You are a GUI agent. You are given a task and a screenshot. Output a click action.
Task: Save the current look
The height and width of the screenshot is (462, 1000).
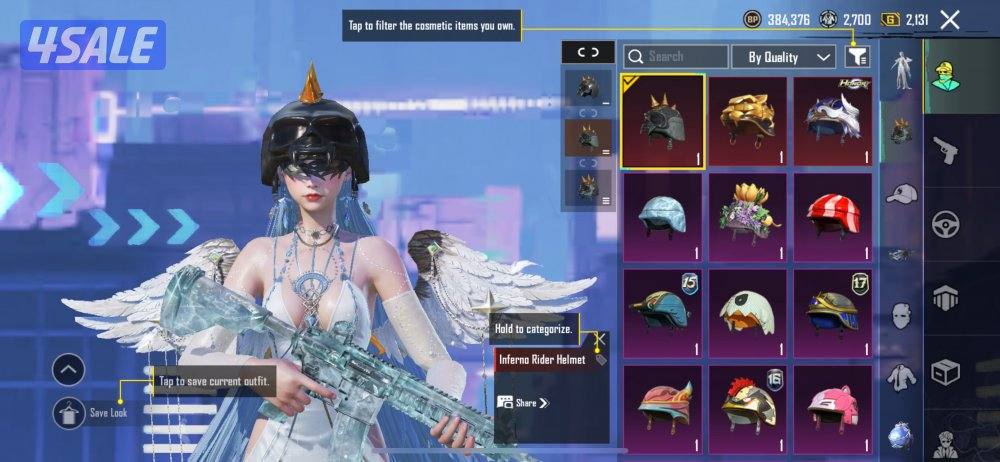coord(69,412)
